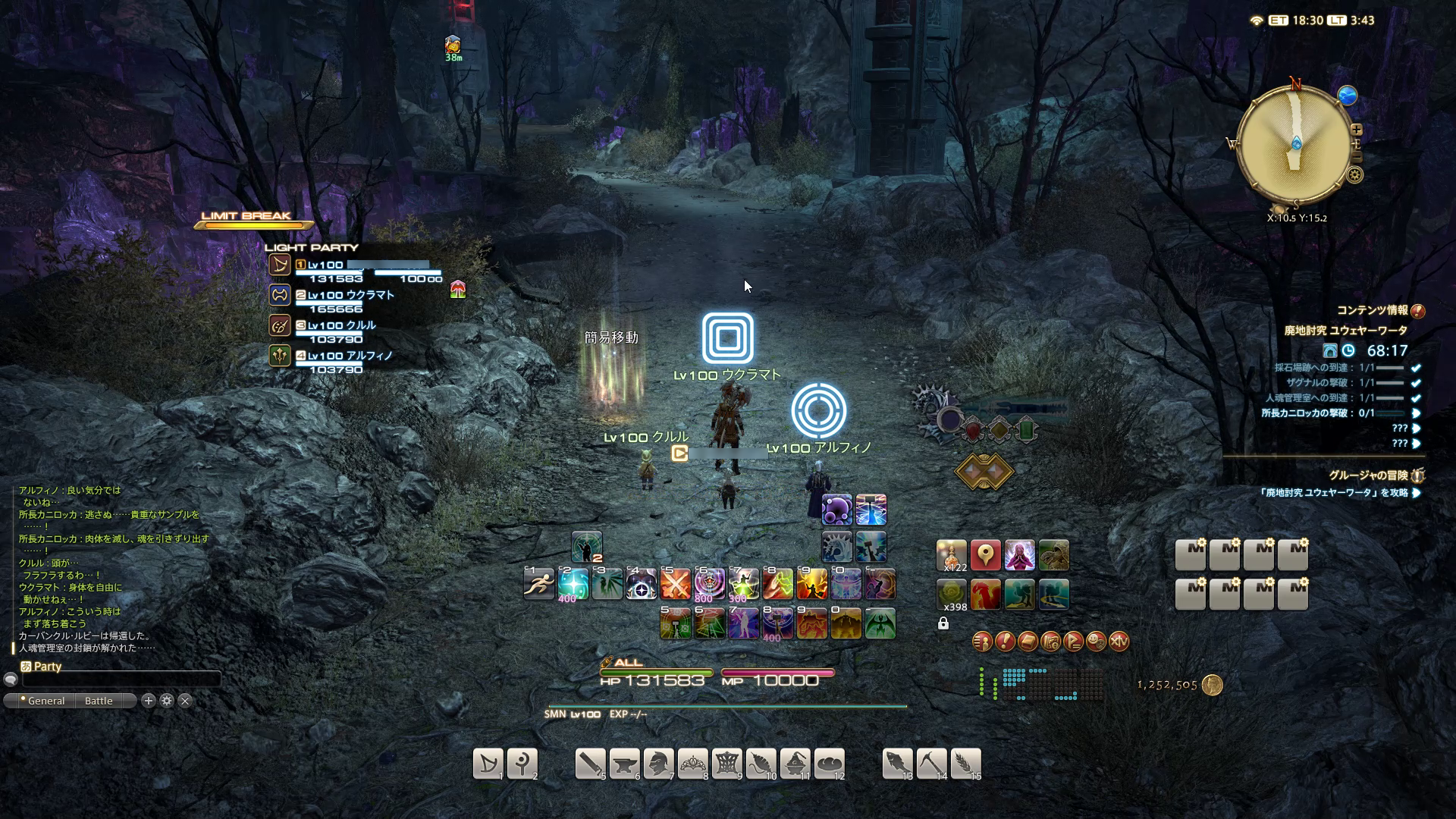Zoom out on the minimap
1456x819 pixels.
[x=1357, y=157]
